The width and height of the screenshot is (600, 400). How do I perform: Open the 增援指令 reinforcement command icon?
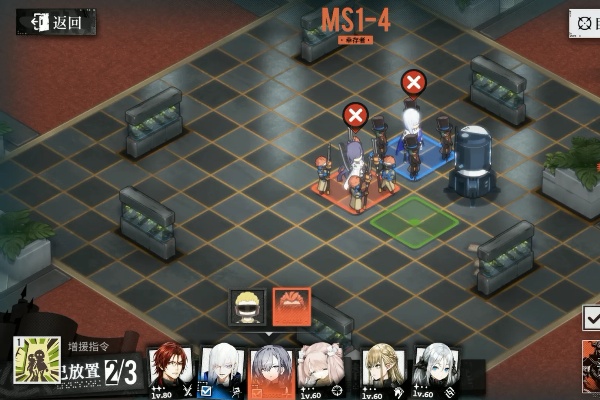pos(32,360)
